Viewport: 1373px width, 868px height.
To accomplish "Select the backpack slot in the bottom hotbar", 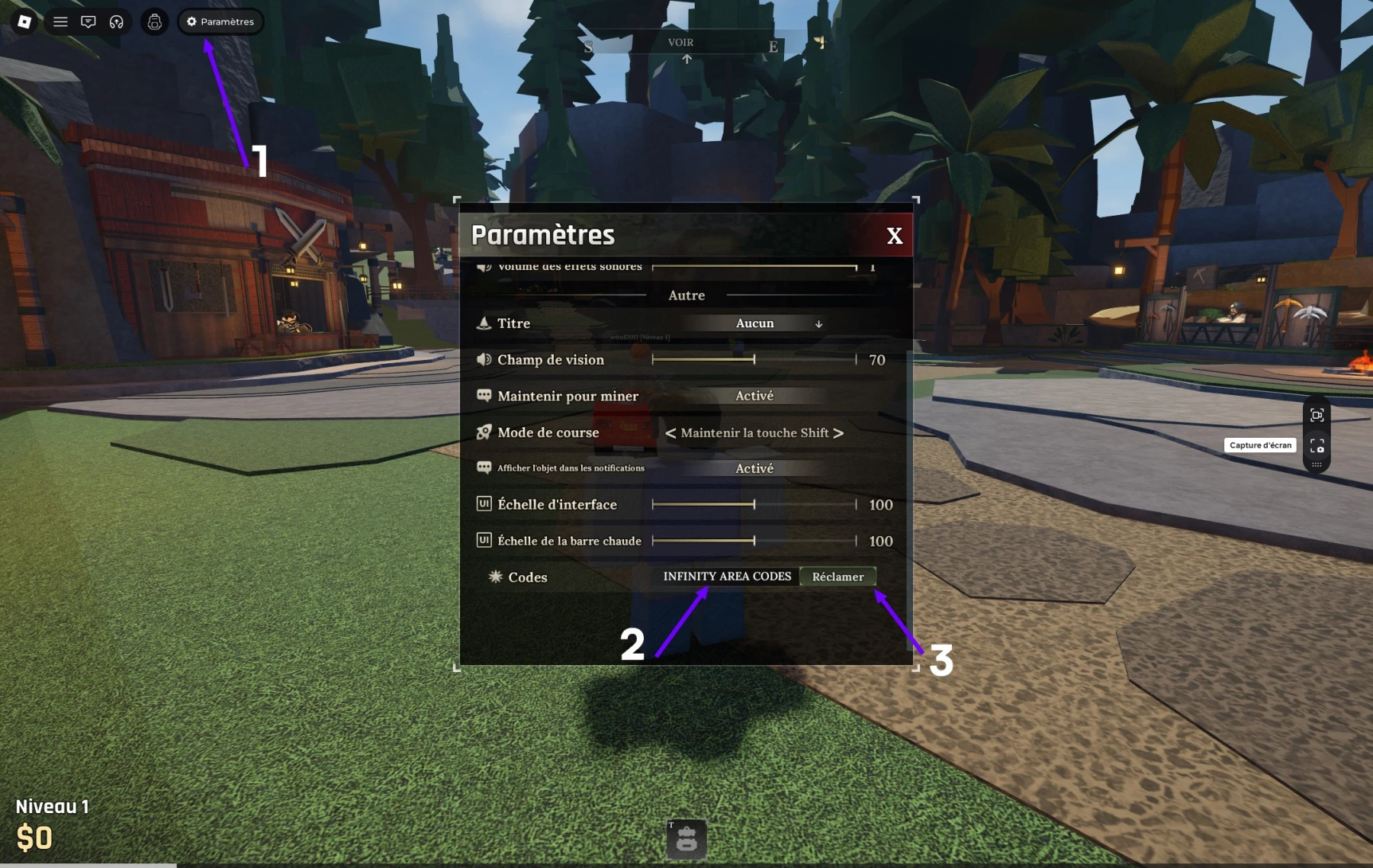I will point(686,839).
